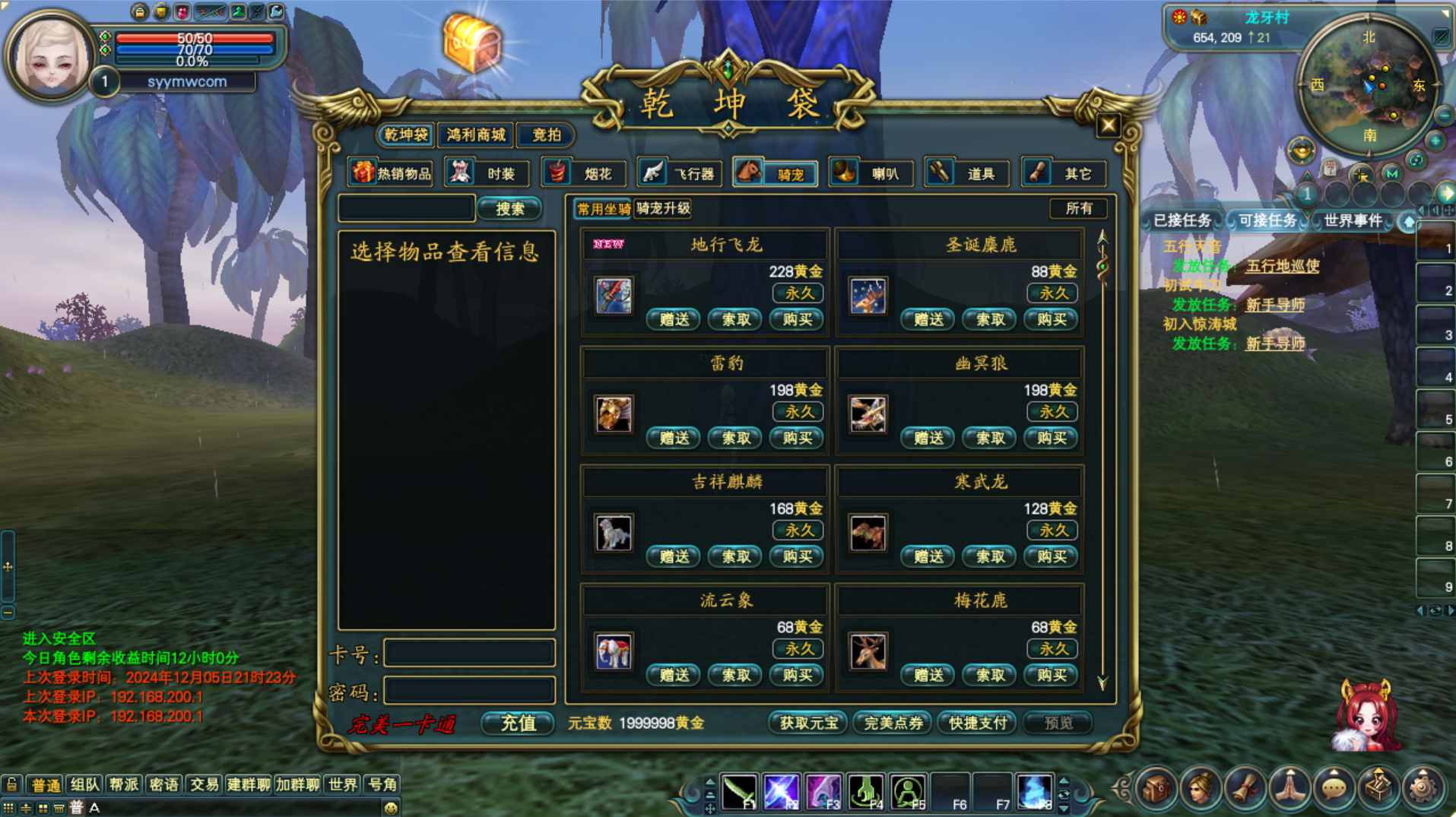Switch to the 鸿利商城 tab
Screen dimensions: 1456x817
tap(476, 135)
